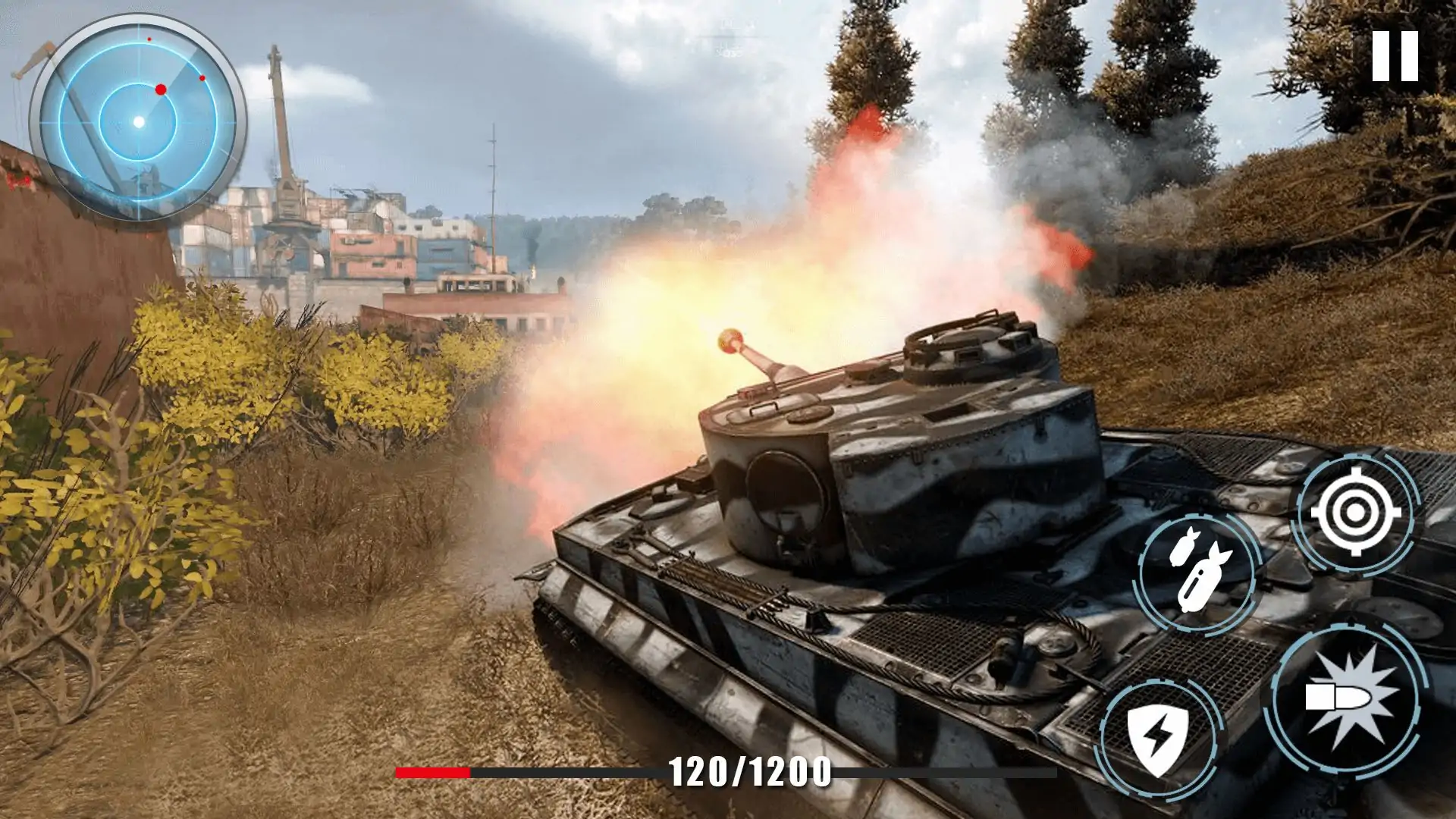Screen dimensions: 1456x819
Task: Activate the crosshair aim button
Action: (x=1356, y=513)
